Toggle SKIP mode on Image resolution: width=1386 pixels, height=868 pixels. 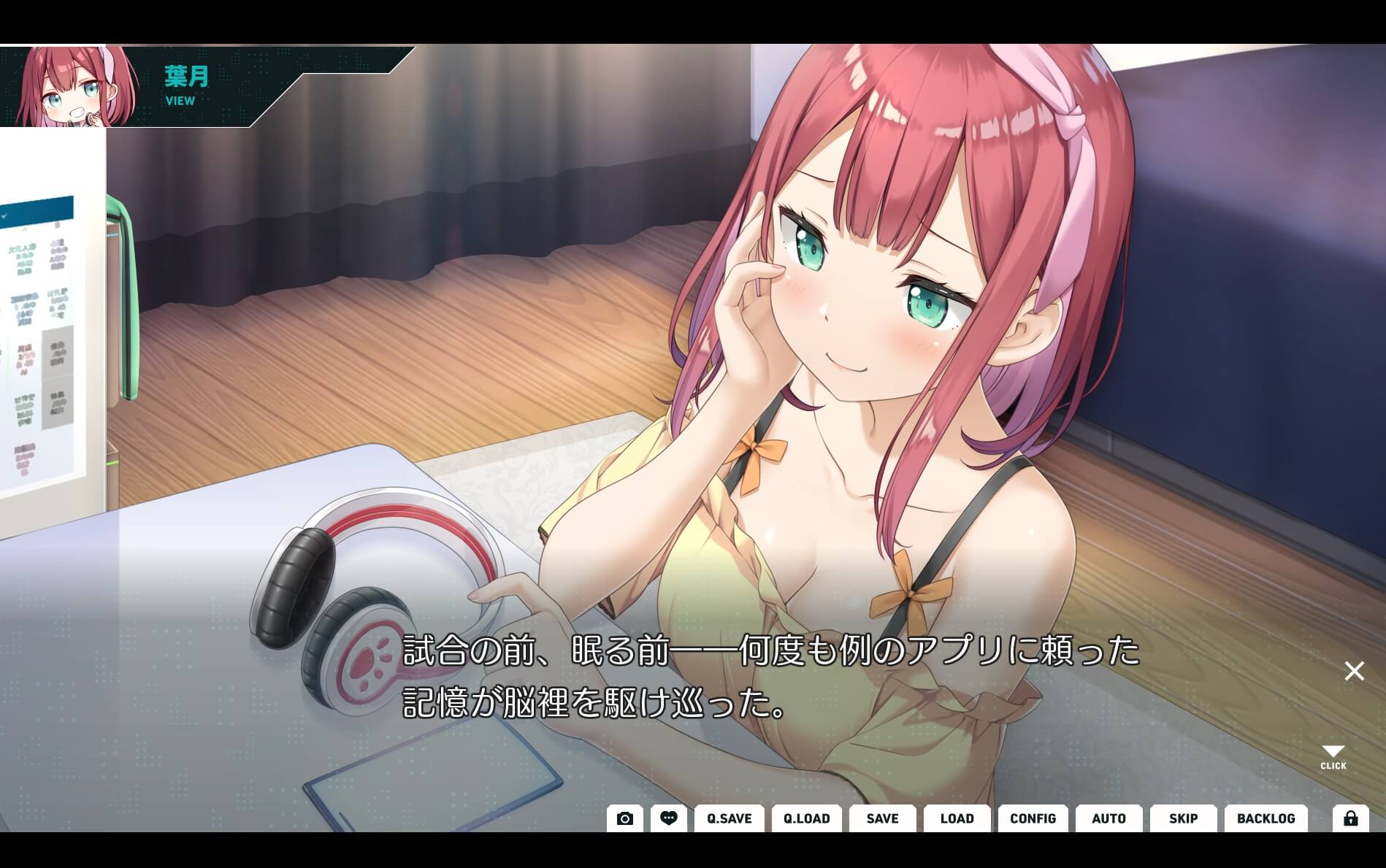click(x=1183, y=818)
